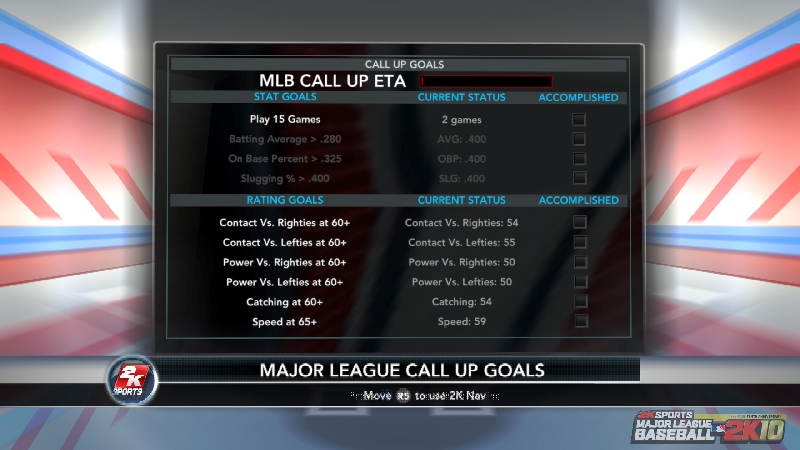
Task: Select the Catching at 60+ goal row
Action: click(x=285, y=301)
